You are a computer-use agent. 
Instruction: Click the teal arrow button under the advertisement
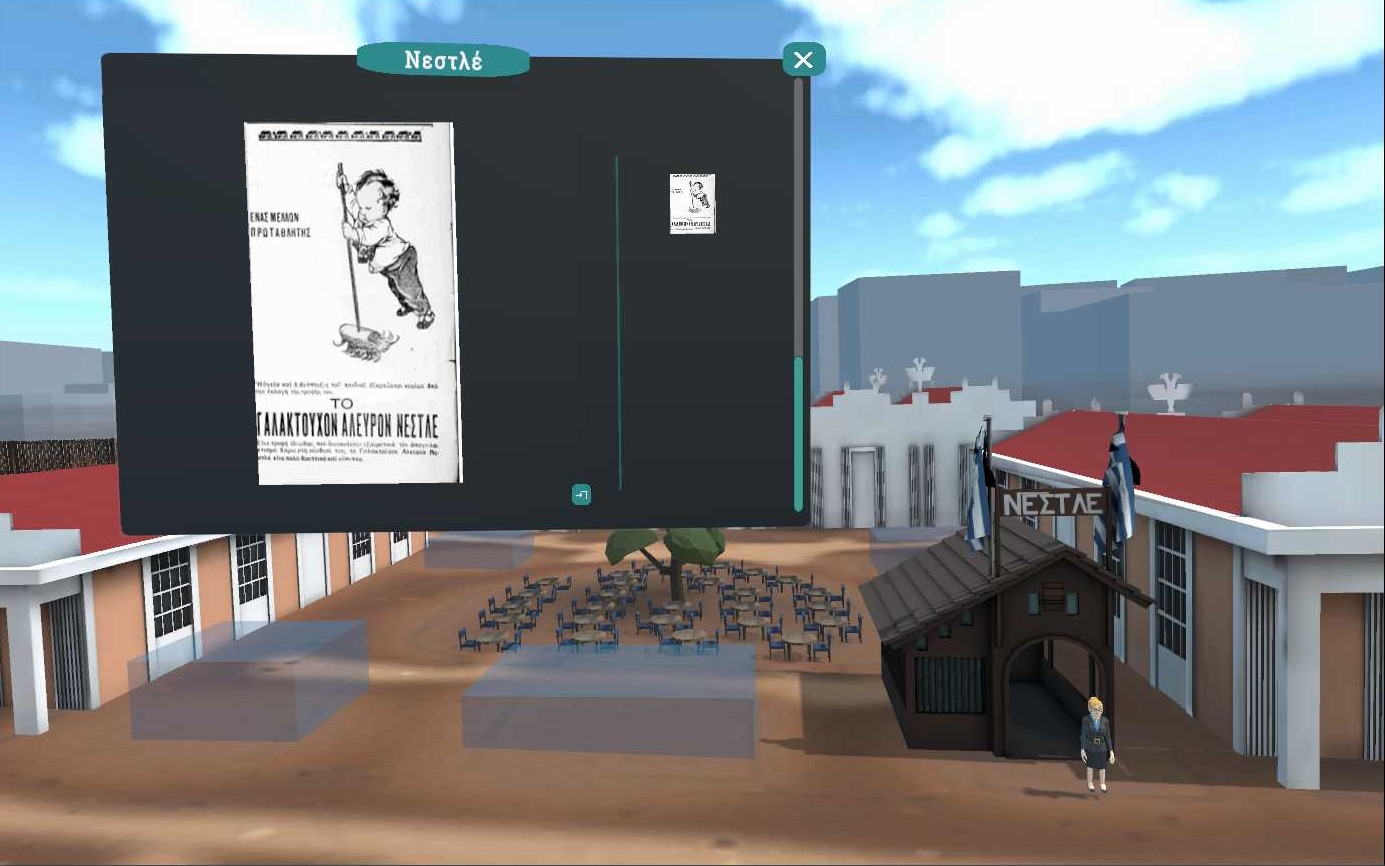[x=581, y=494]
